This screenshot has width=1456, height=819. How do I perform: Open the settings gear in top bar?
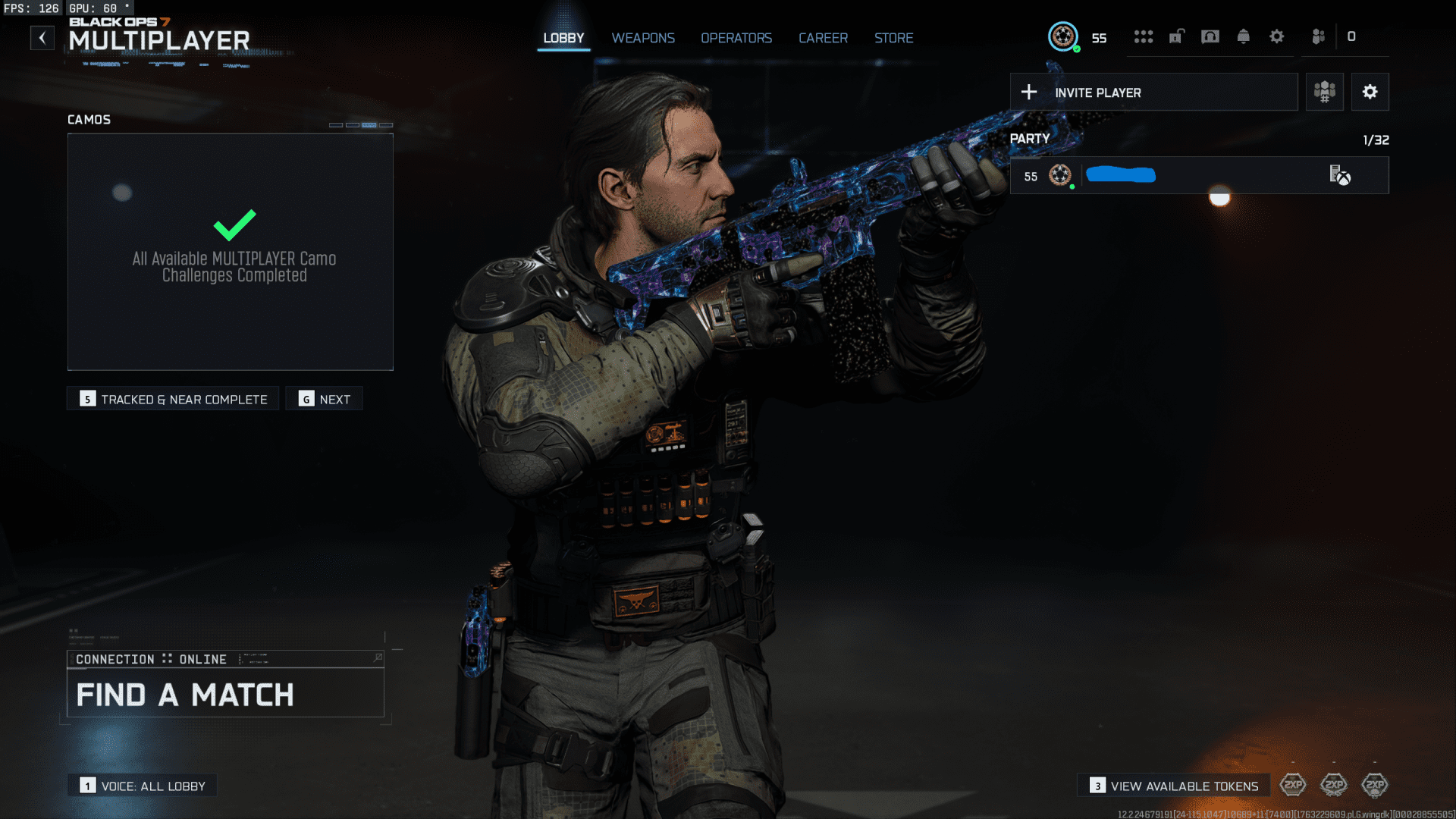click(1277, 36)
